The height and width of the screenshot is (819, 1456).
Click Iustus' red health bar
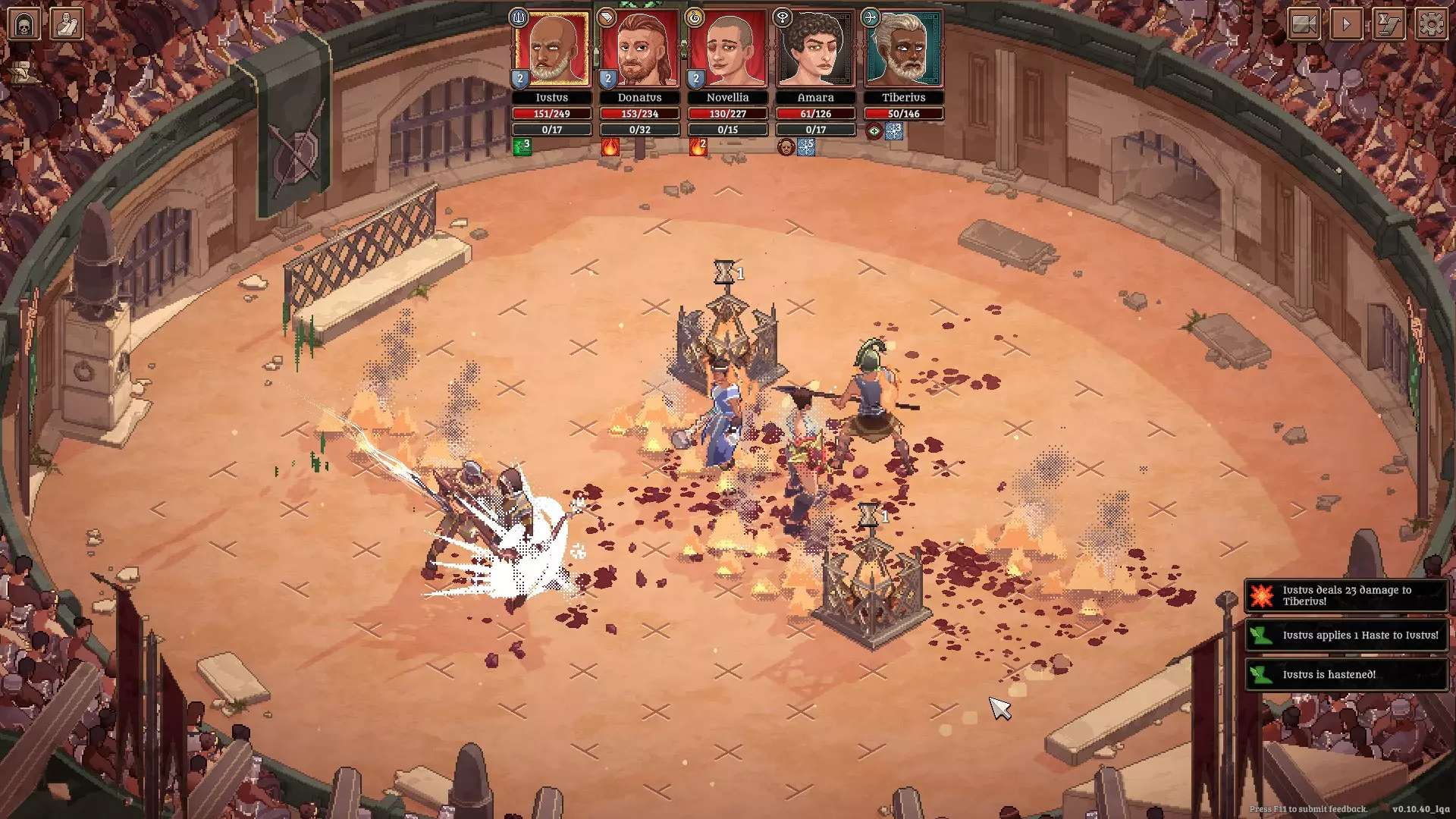(x=551, y=113)
